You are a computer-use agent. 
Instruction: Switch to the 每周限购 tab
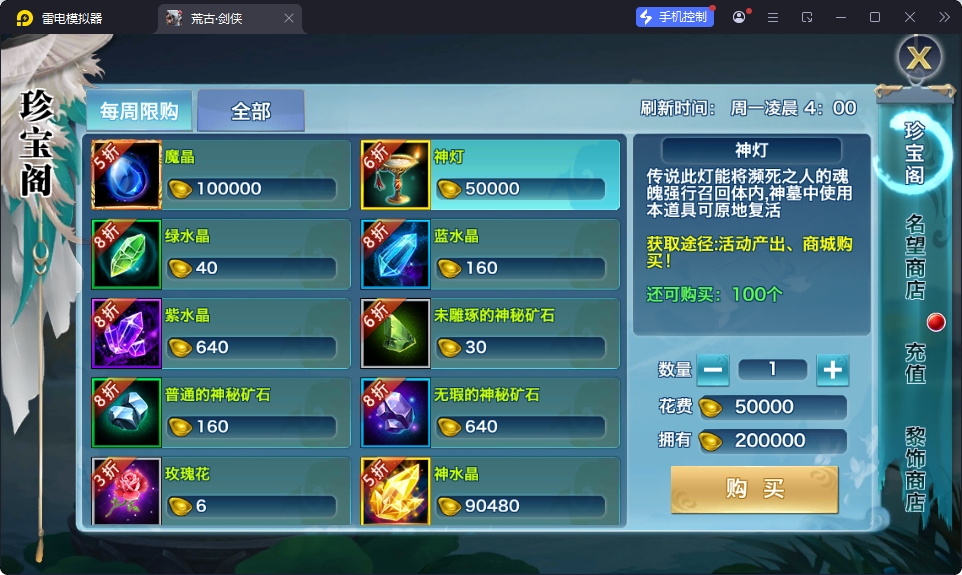click(x=138, y=111)
